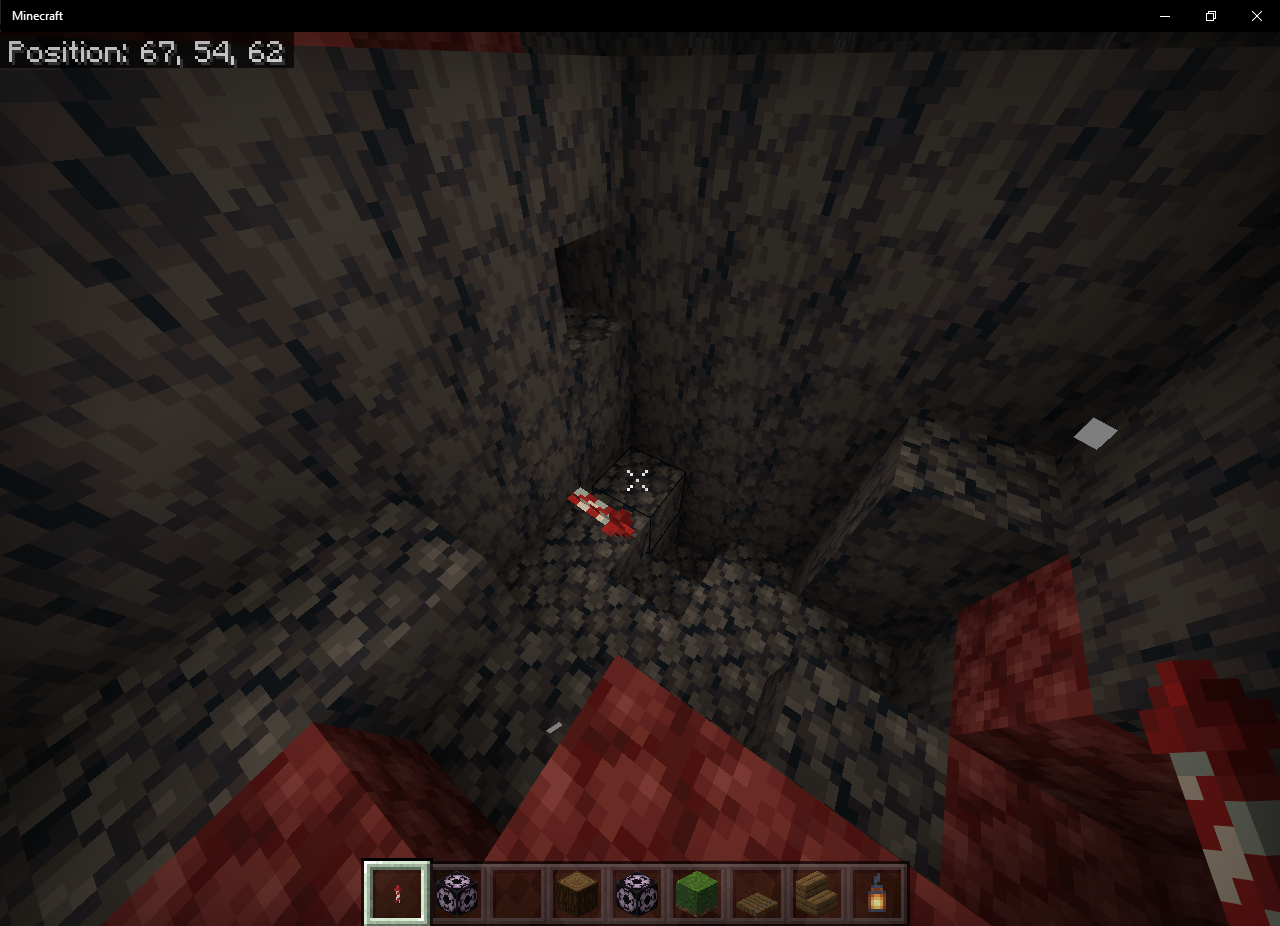Switch to the wooden trapdoor slot
This screenshot has width=1280, height=926.
[757, 892]
